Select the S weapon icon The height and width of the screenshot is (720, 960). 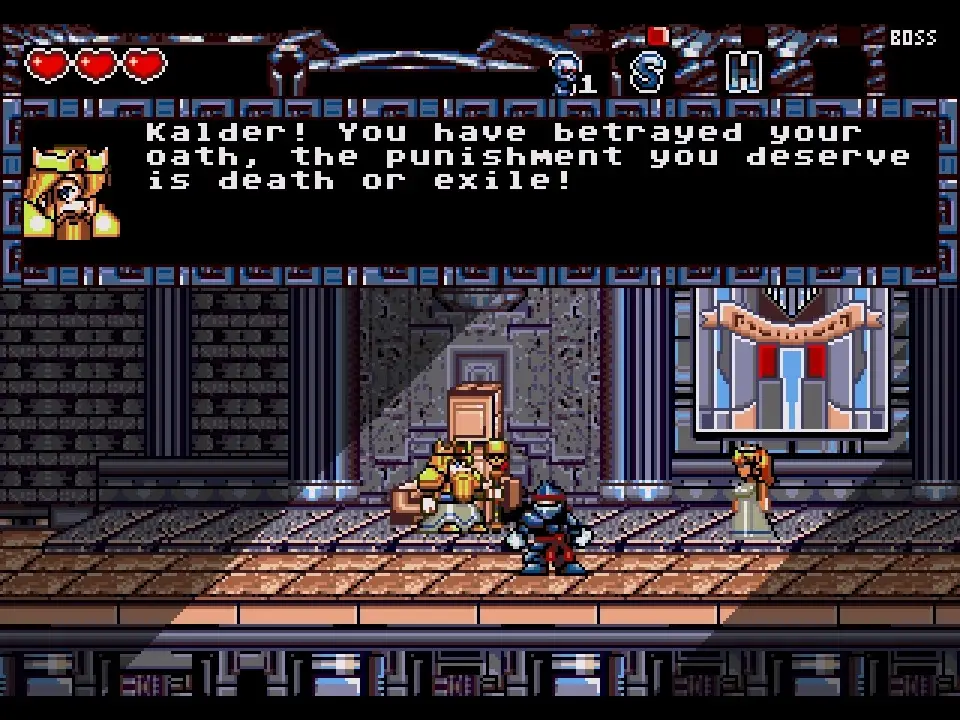(x=648, y=72)
